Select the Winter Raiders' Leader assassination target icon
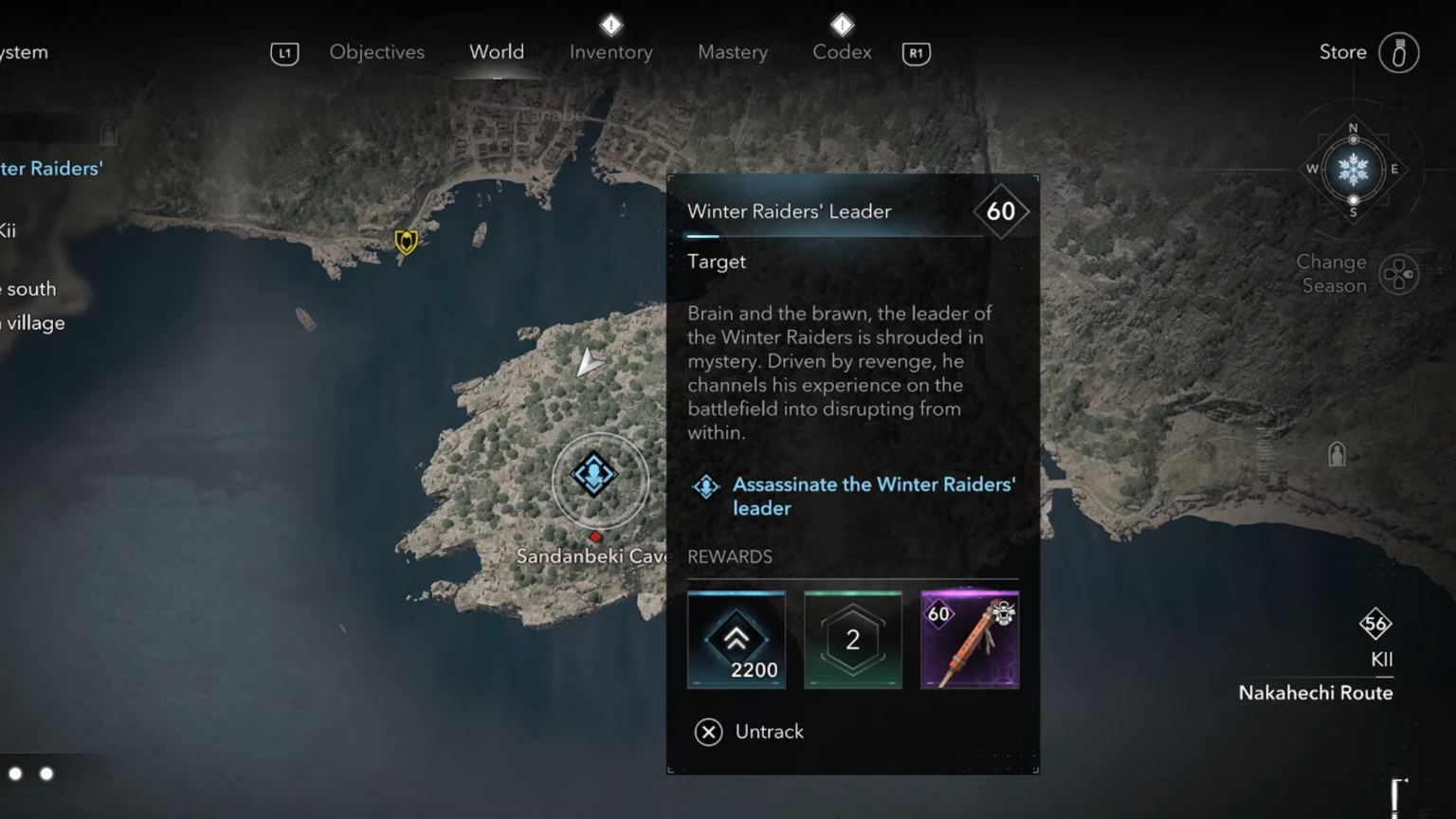Image resolution: width=1456 pixels, height=819 pixels. (594, 477)
